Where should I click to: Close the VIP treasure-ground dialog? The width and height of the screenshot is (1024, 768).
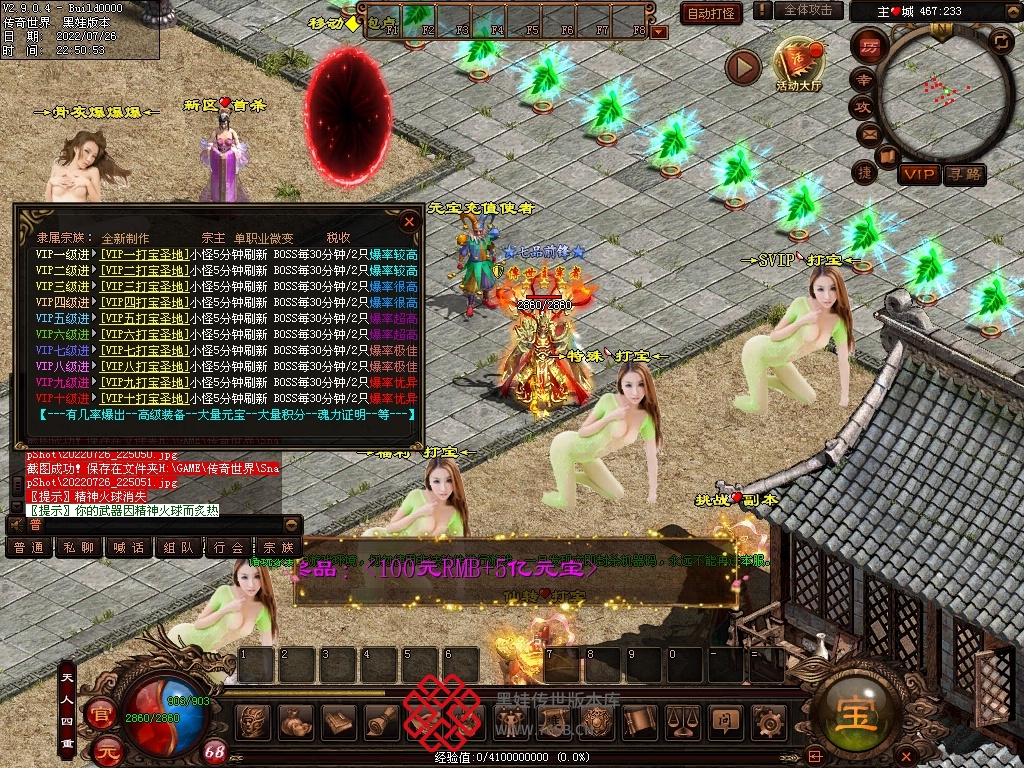[408, 221]
